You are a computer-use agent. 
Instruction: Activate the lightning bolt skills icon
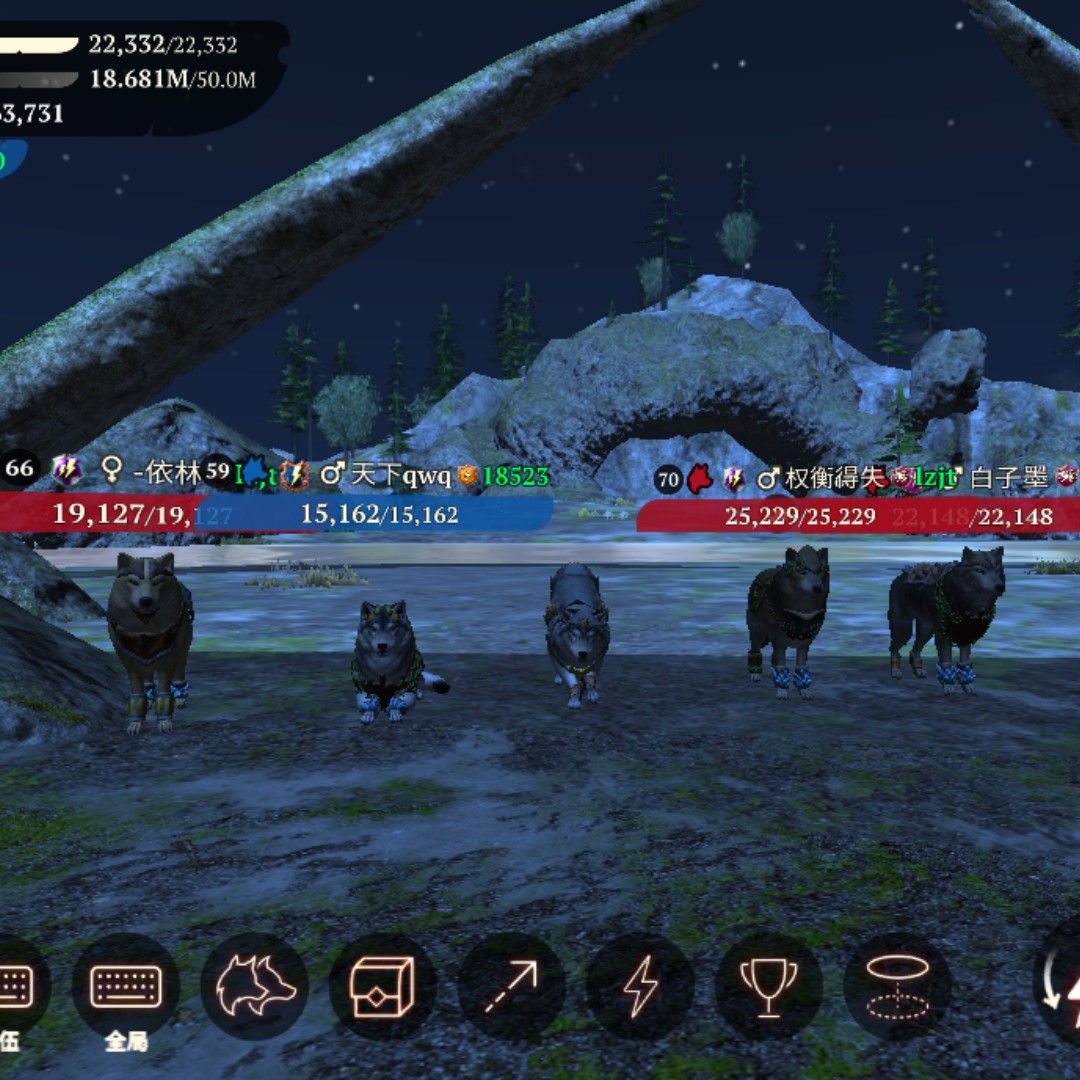coord(640,987)
